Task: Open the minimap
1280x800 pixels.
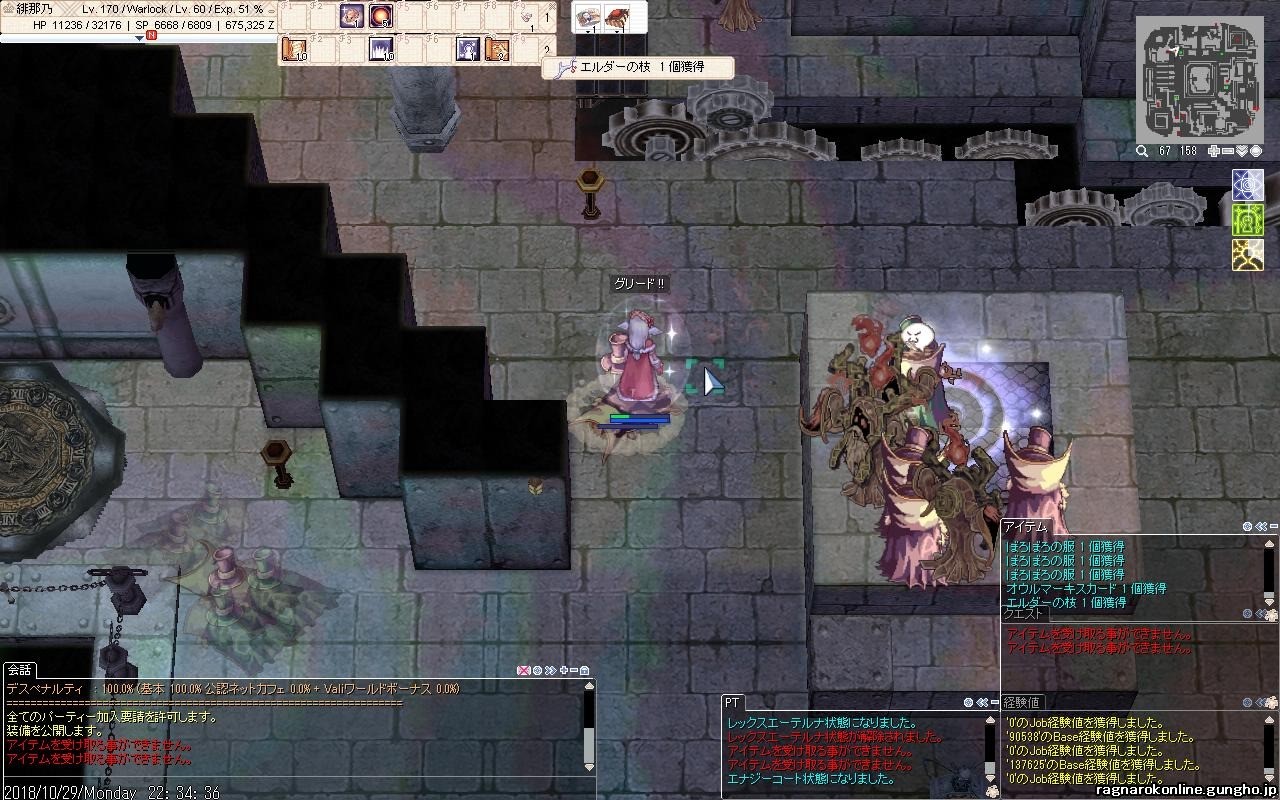Action: tap(1199, 77)
